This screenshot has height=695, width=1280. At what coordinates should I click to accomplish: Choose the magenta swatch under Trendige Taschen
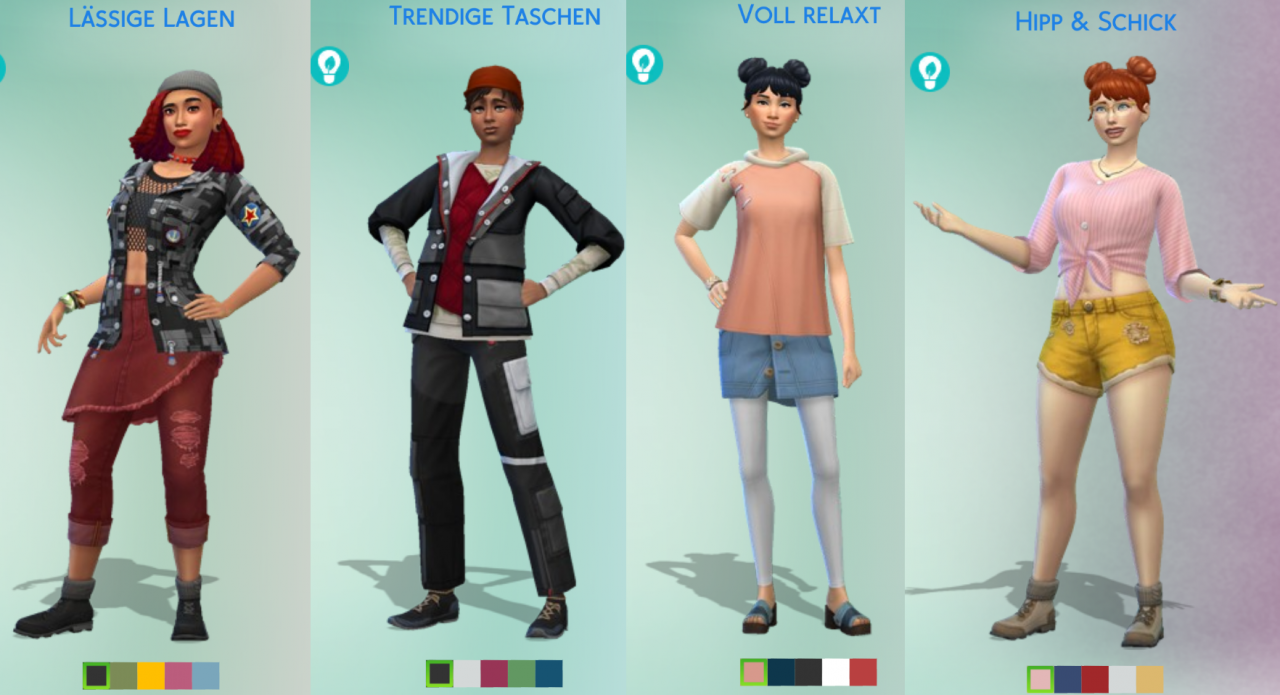tap(494, 674)
